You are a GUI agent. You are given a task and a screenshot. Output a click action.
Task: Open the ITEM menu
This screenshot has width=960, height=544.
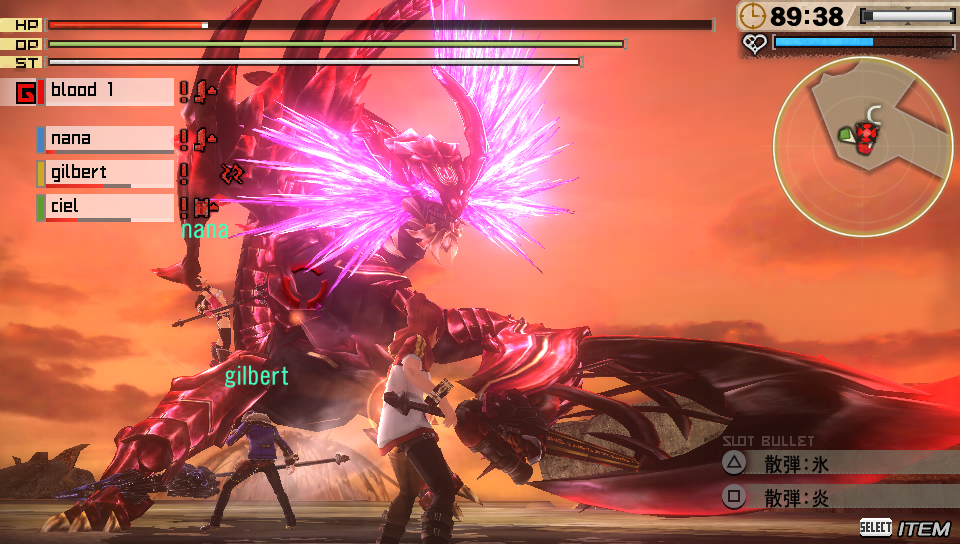[905, 528]
